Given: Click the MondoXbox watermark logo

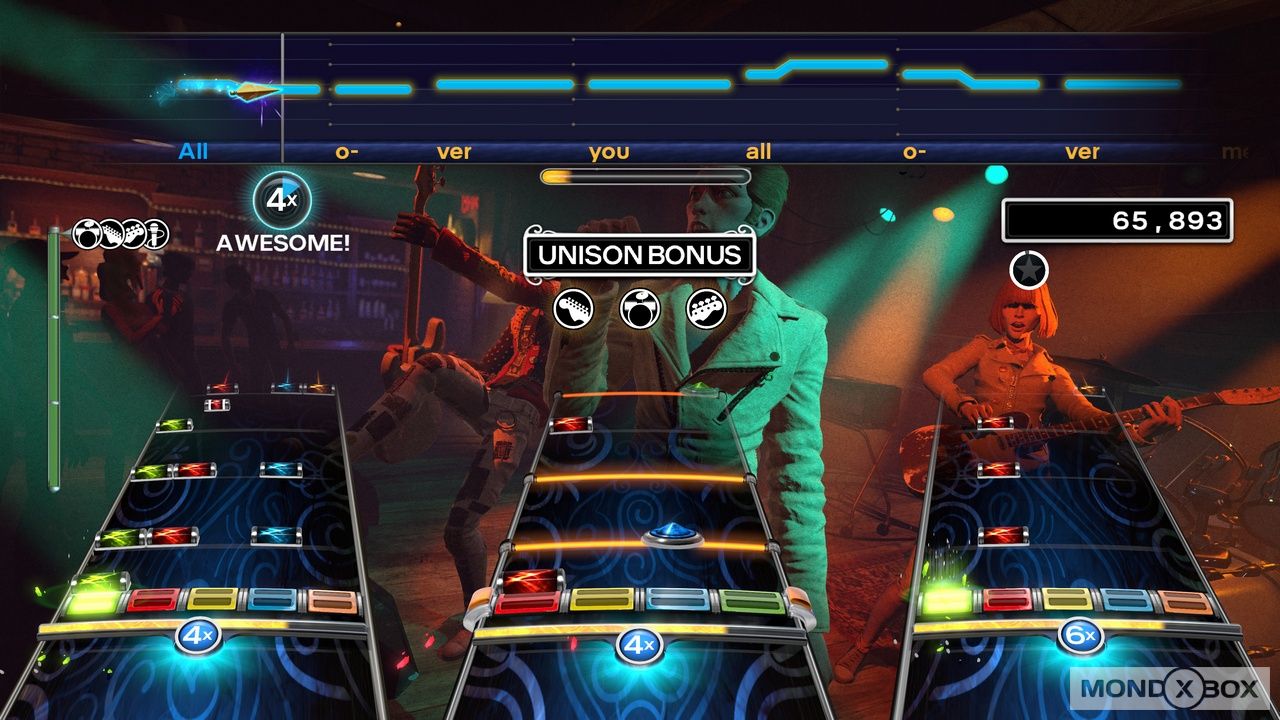Looking at the screenshot, I should coord(1170,689).
